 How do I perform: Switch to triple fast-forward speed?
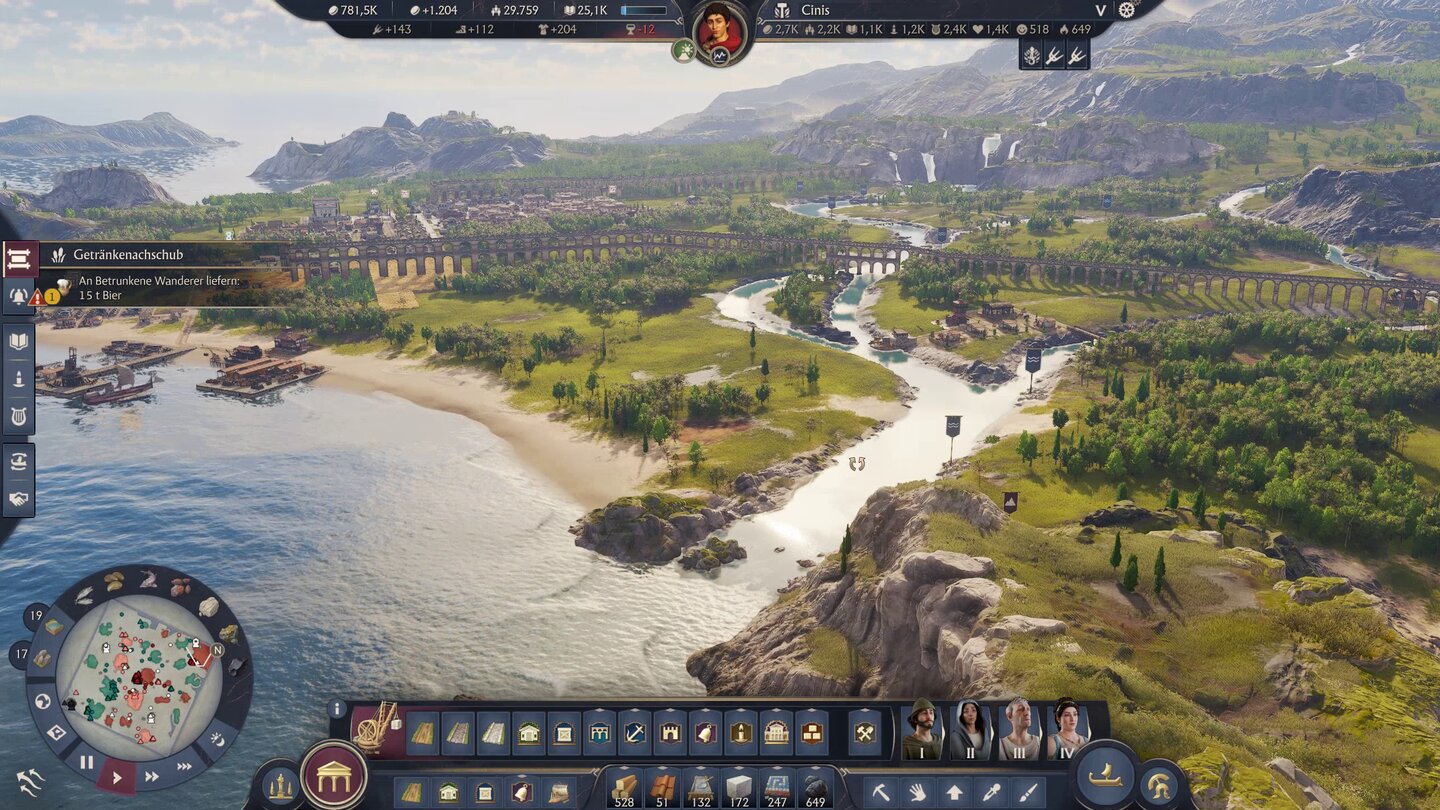click(185, 766)
